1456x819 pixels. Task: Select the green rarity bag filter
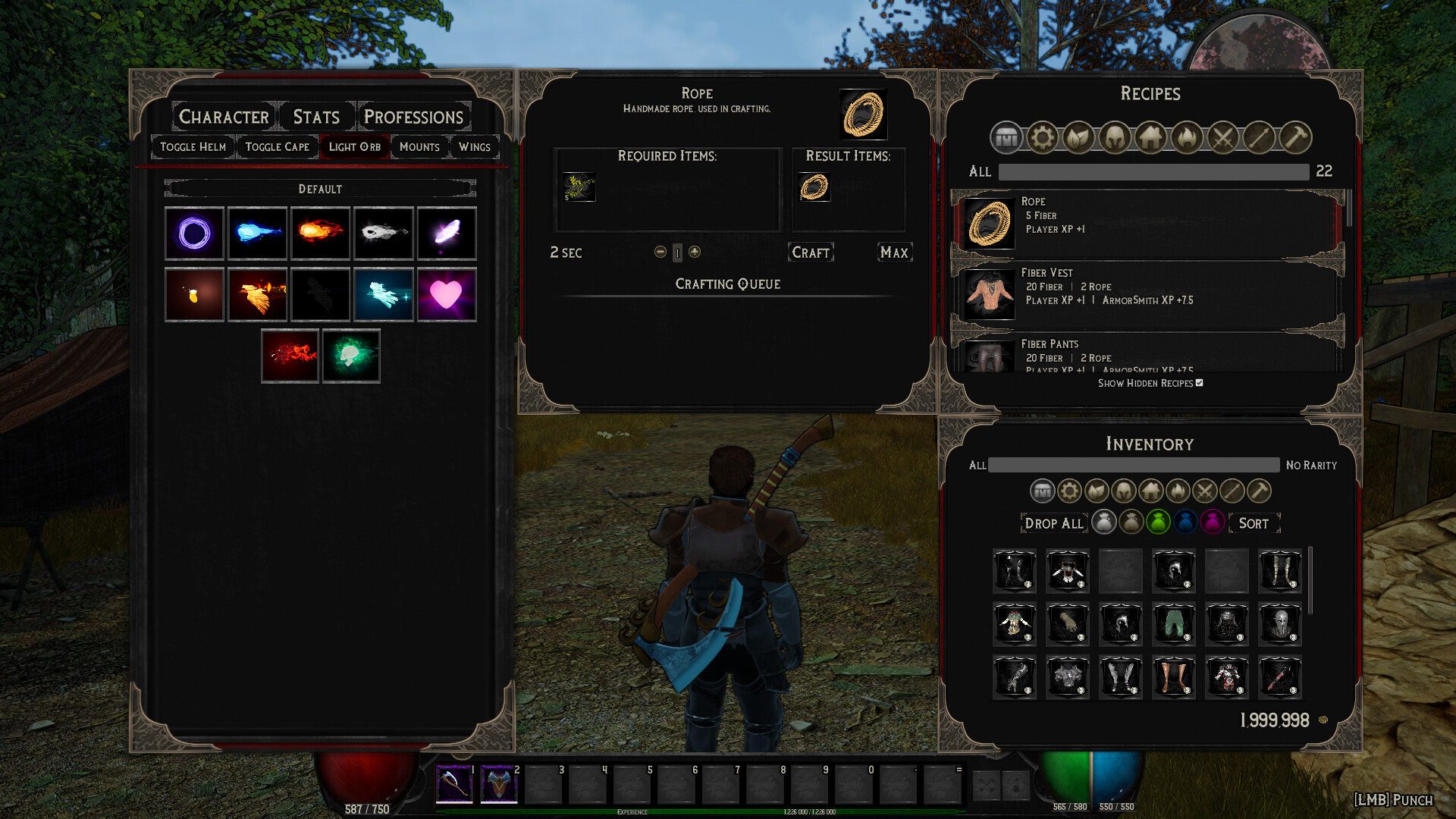(1158, 522)
